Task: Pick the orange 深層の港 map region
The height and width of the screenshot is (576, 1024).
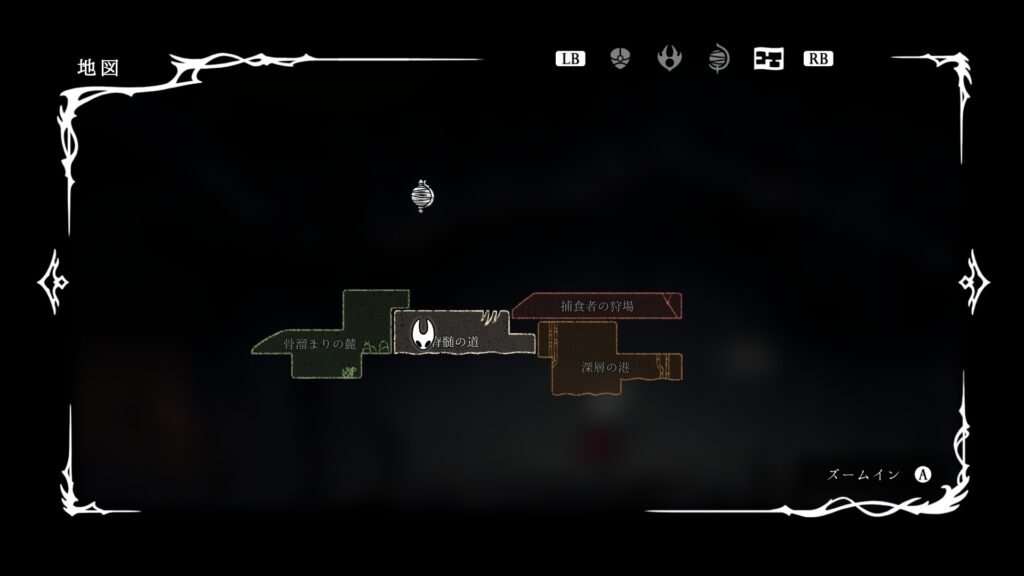Action: (600, 365)
